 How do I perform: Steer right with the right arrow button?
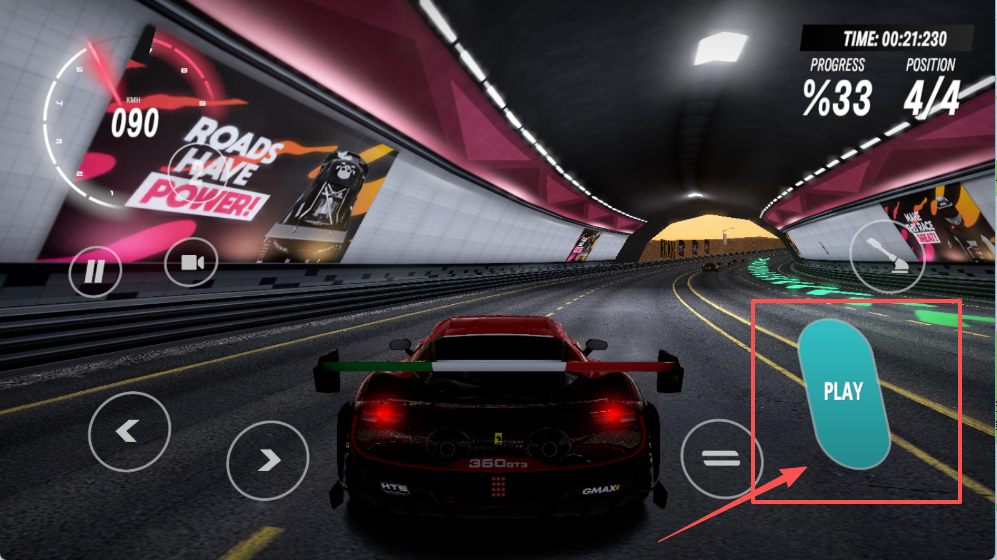coord(267,460)
